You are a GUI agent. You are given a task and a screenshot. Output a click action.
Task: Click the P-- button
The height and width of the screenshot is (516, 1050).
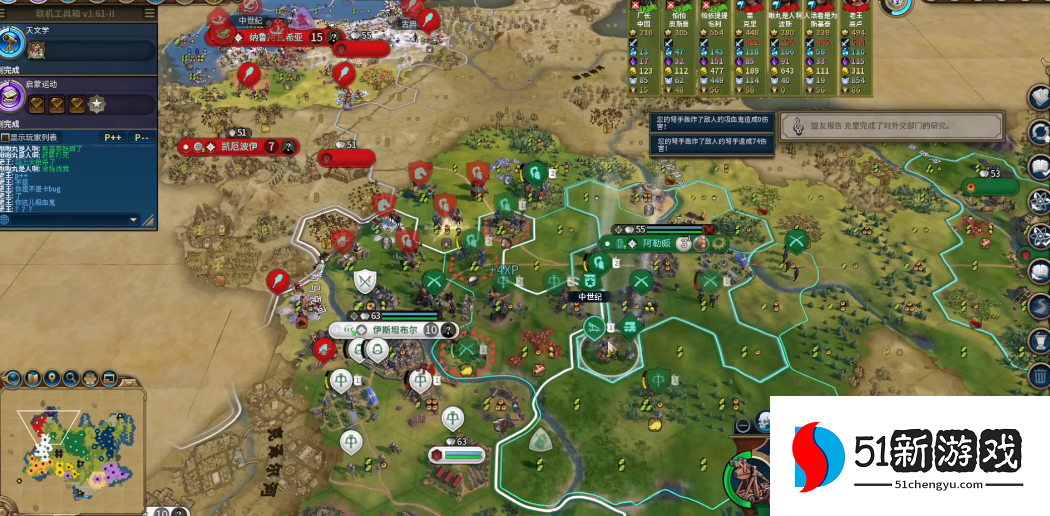coord(141,137)
